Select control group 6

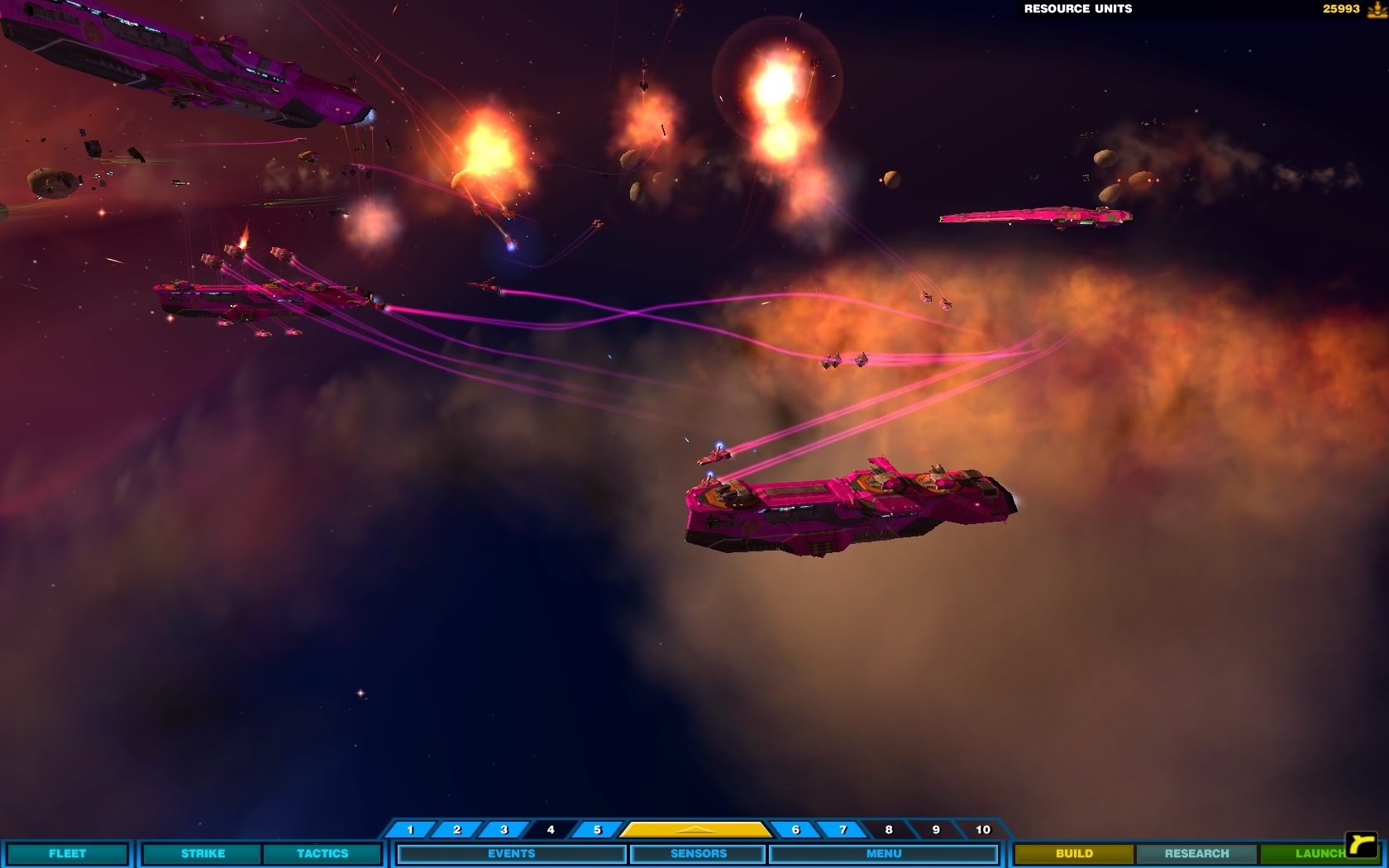tap(795, 829)
